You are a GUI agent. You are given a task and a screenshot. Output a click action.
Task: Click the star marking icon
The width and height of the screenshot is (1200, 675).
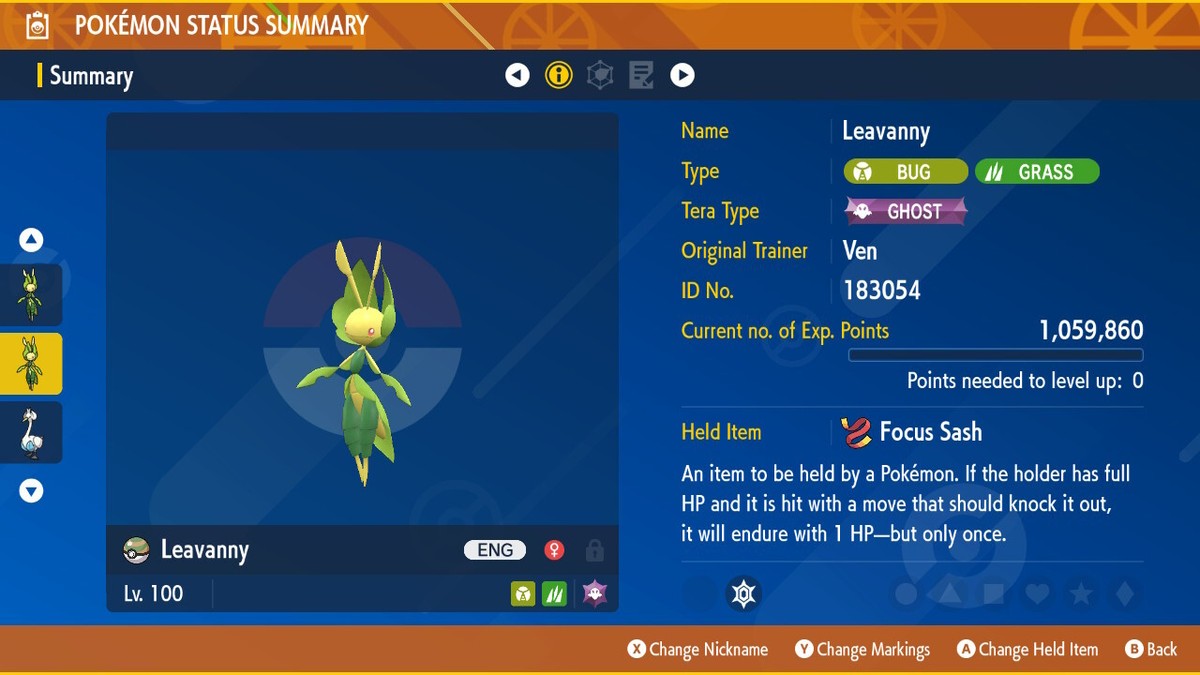[x=1081, y=594]
